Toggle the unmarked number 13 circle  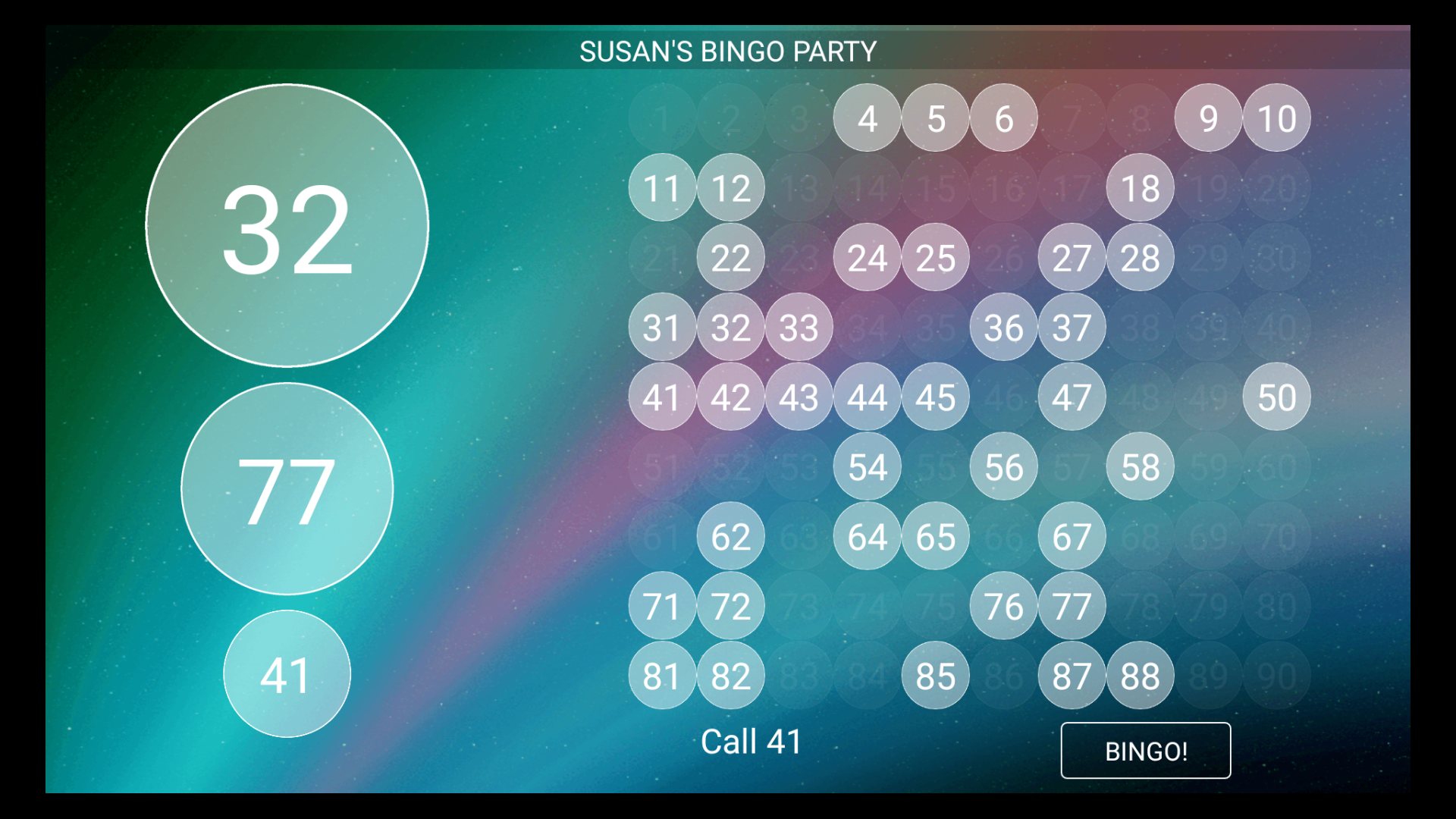(799, 188)
